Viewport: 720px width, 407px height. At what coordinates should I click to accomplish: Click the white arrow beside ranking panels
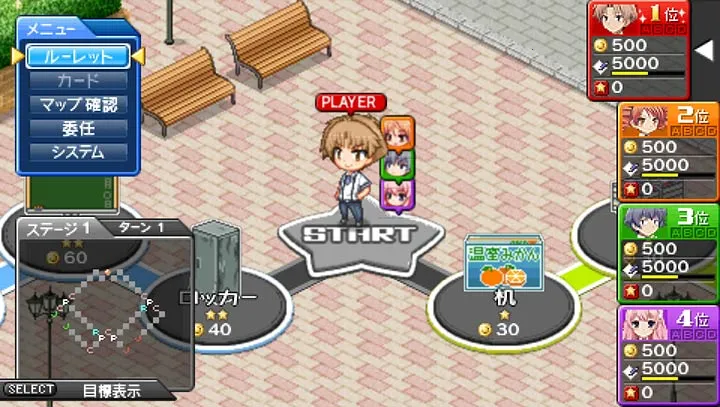point(703,47)
